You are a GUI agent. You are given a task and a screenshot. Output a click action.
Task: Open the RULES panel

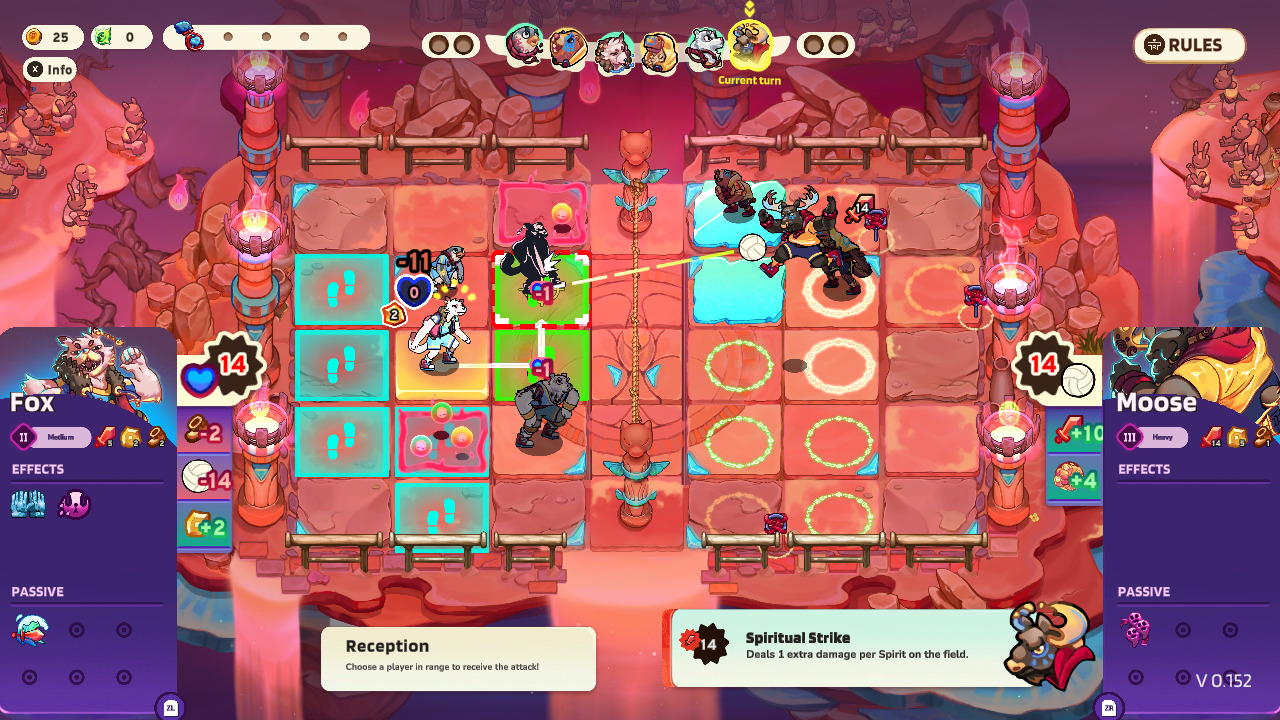pyautogui.click(x=1188, y=45)
